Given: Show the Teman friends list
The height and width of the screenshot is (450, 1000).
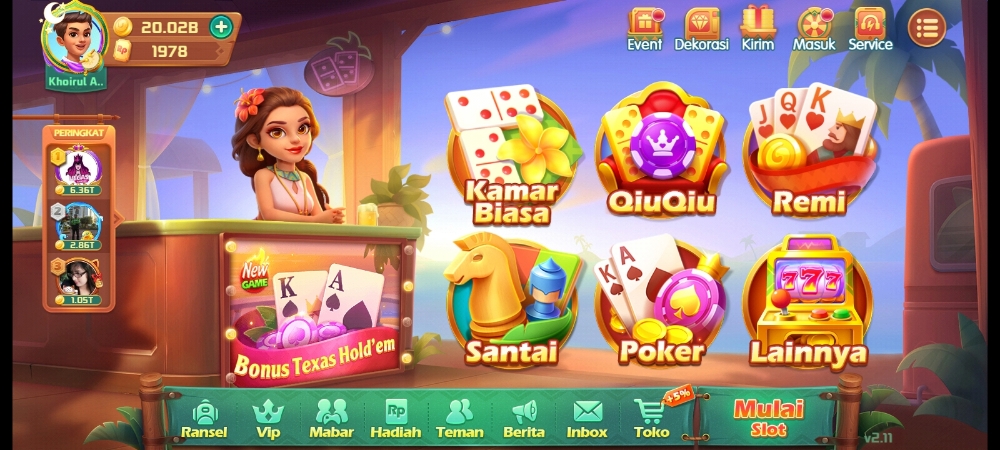Looking at the screenshot, I should [459, 418].
